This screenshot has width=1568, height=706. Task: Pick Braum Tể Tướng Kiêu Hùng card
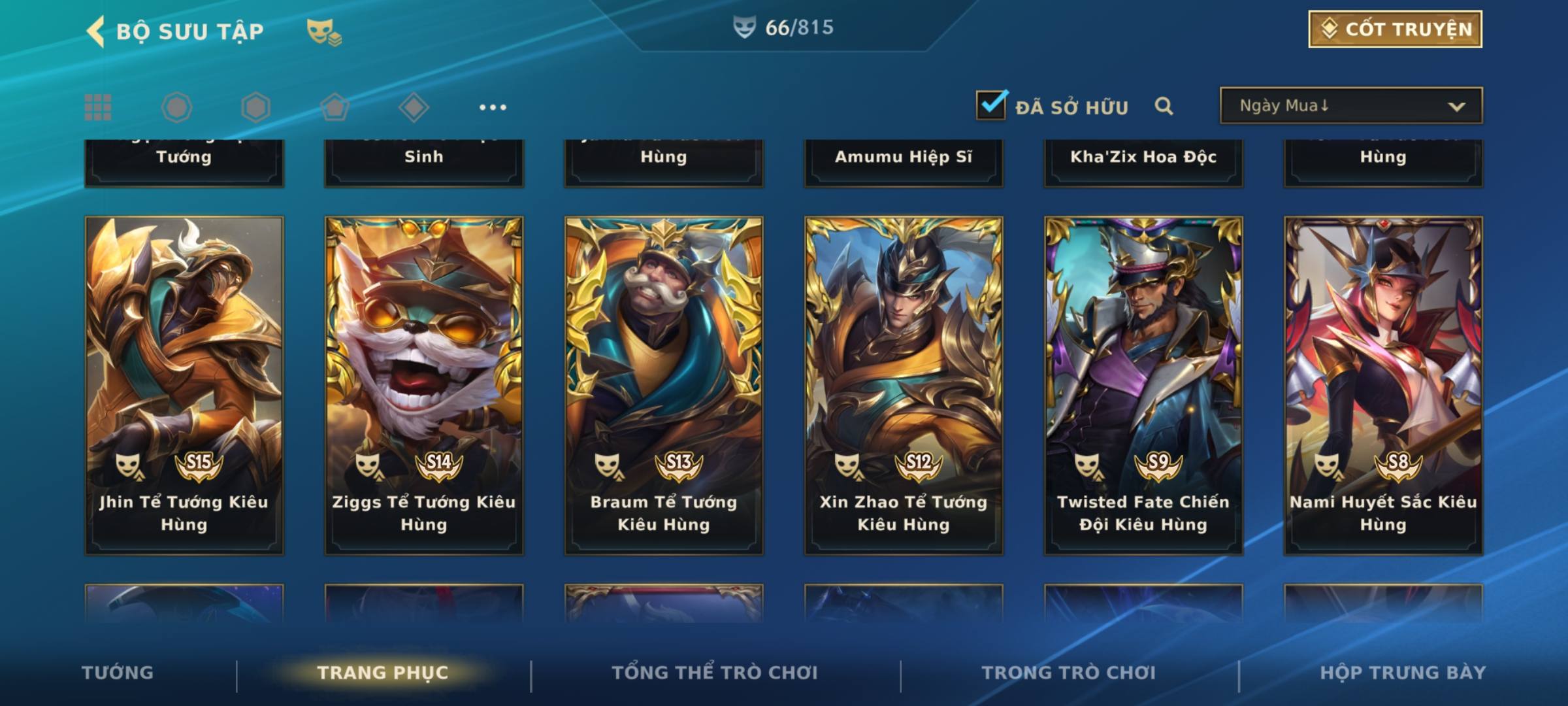pyautogui.click(x=664, y=386)
